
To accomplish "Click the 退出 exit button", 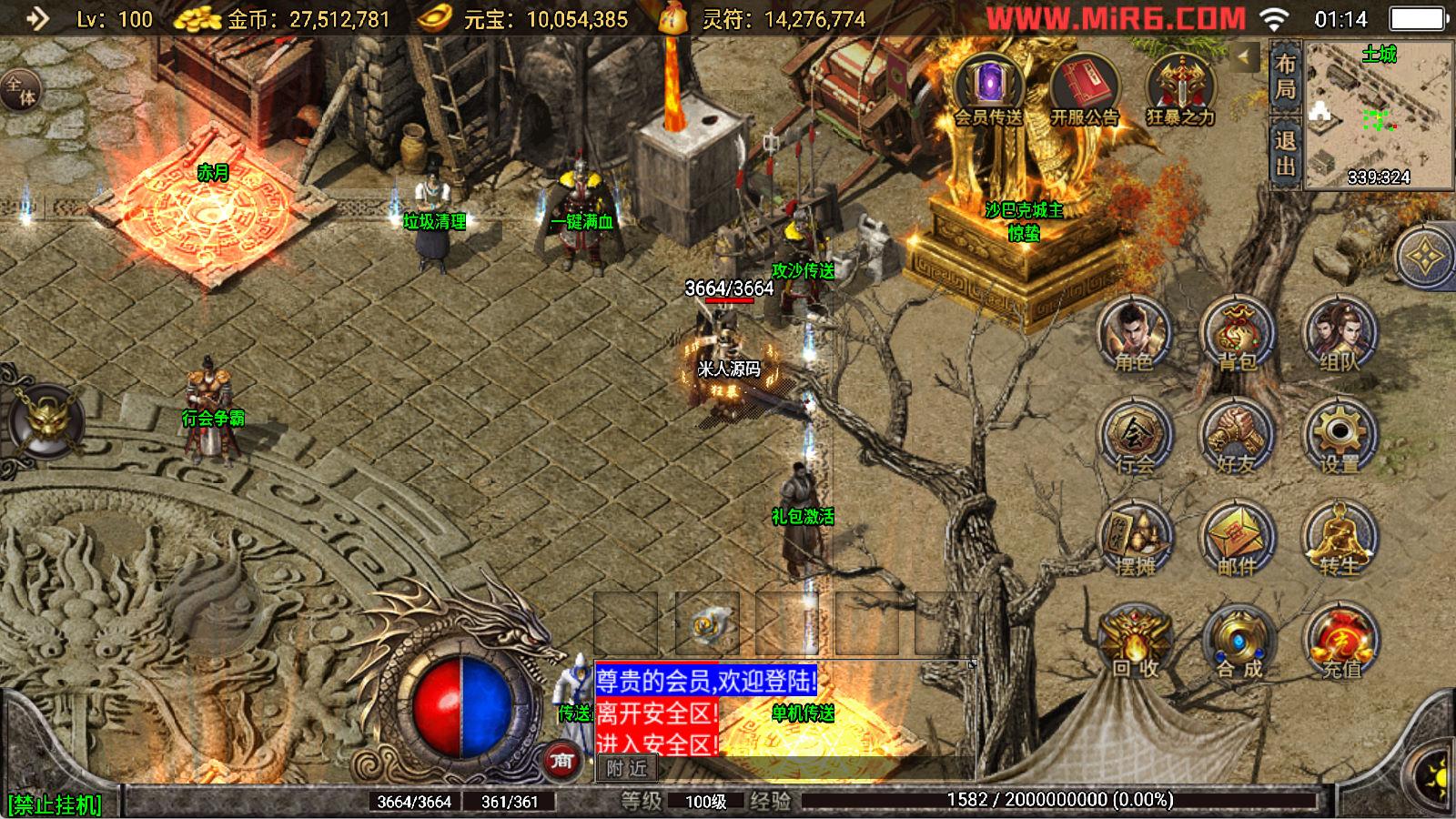I will pyautogui.click(x=1285, y=153).
